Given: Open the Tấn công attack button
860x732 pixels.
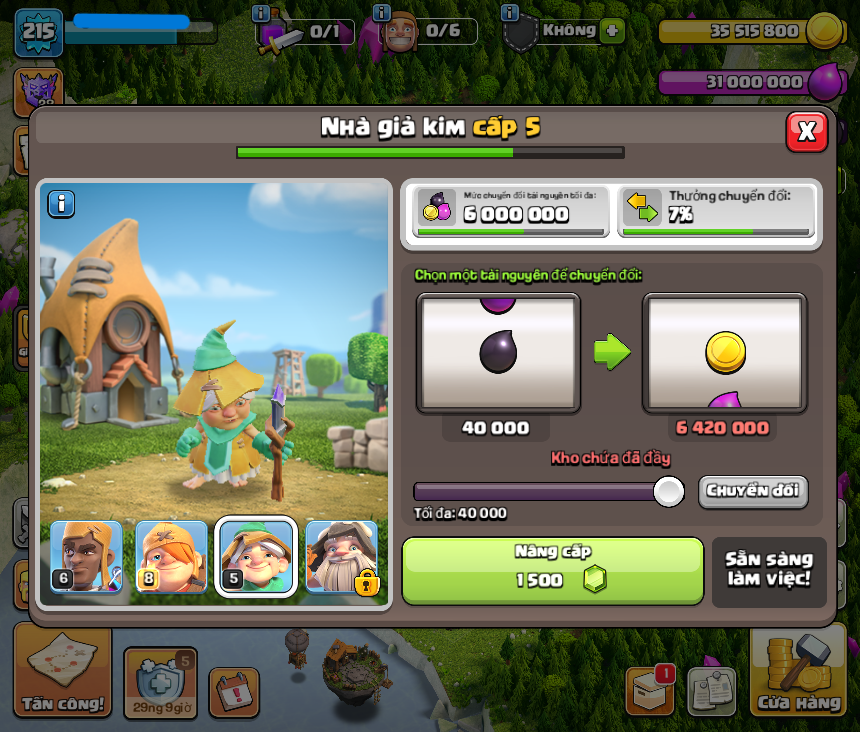Looking at the screenshot, I should point(62,671).
